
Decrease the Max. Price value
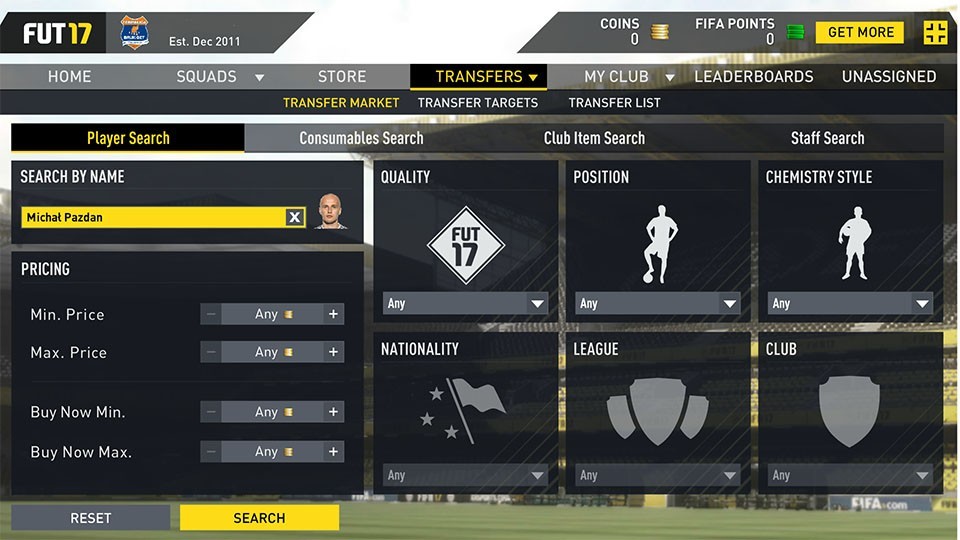pos(211,352)
